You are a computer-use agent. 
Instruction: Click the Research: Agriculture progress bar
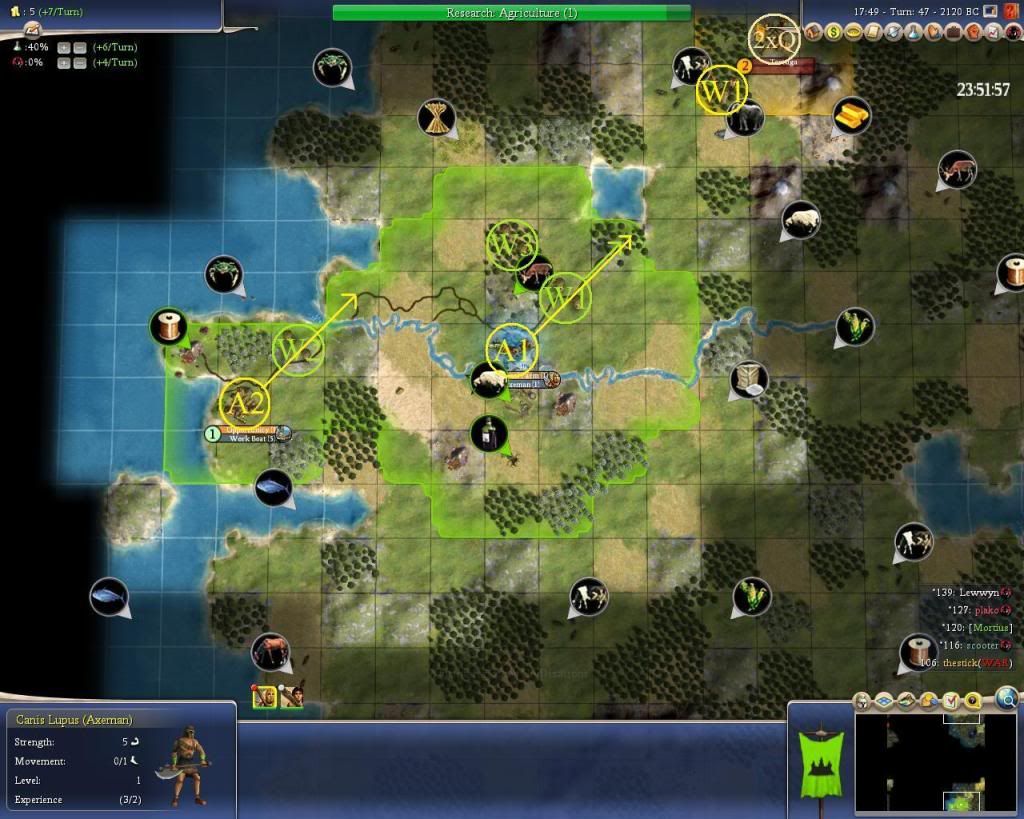pos(511,13)
